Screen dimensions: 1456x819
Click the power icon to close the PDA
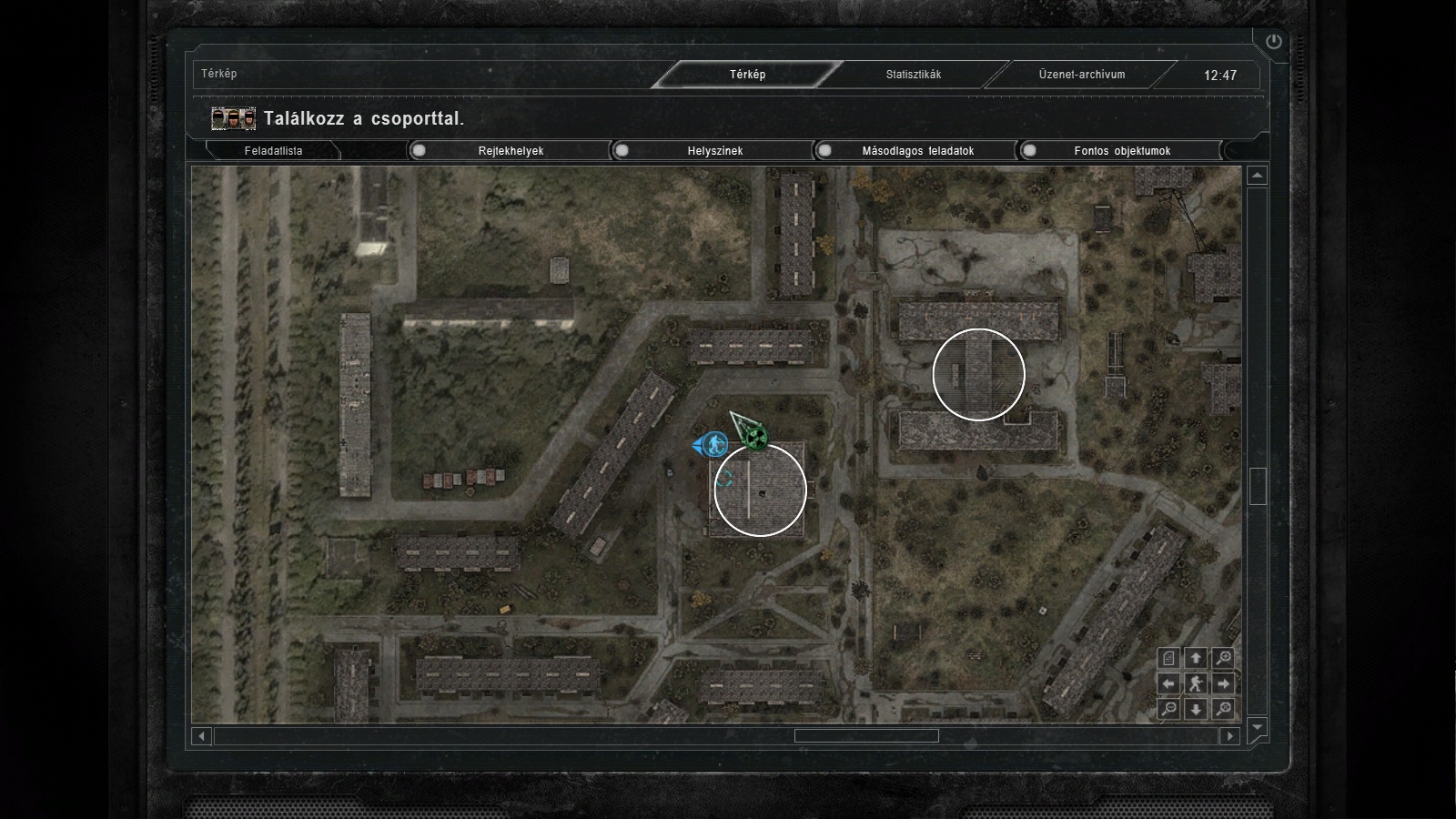coord(1273,41)
